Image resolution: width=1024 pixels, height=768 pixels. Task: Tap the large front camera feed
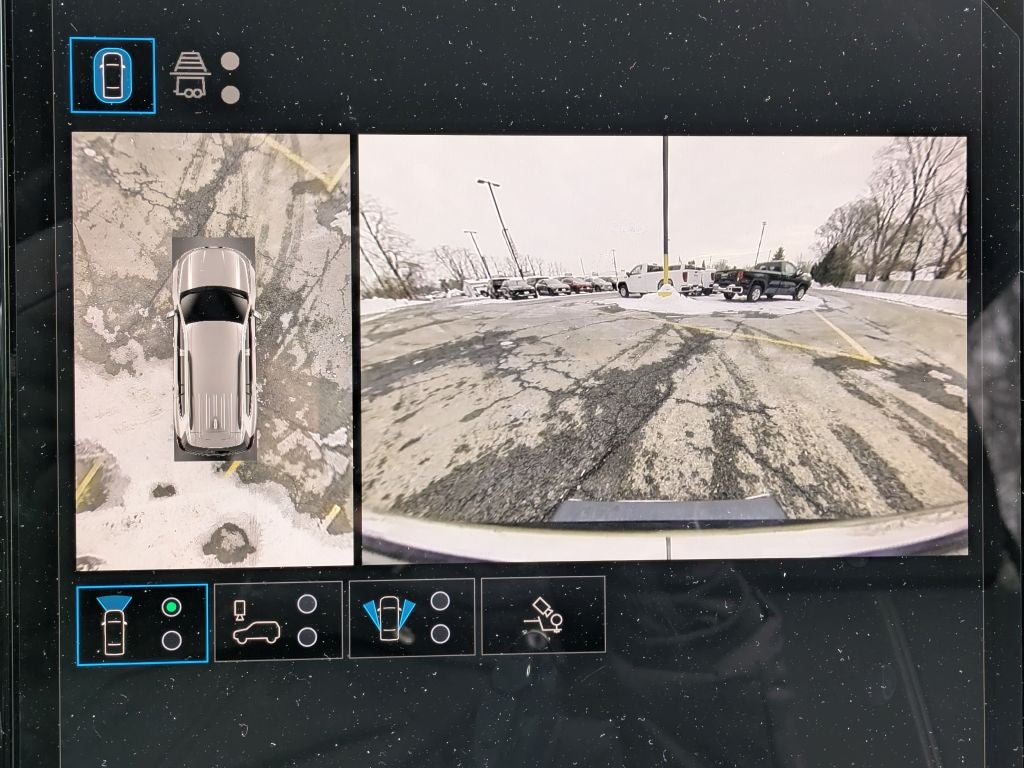[664, 343]
